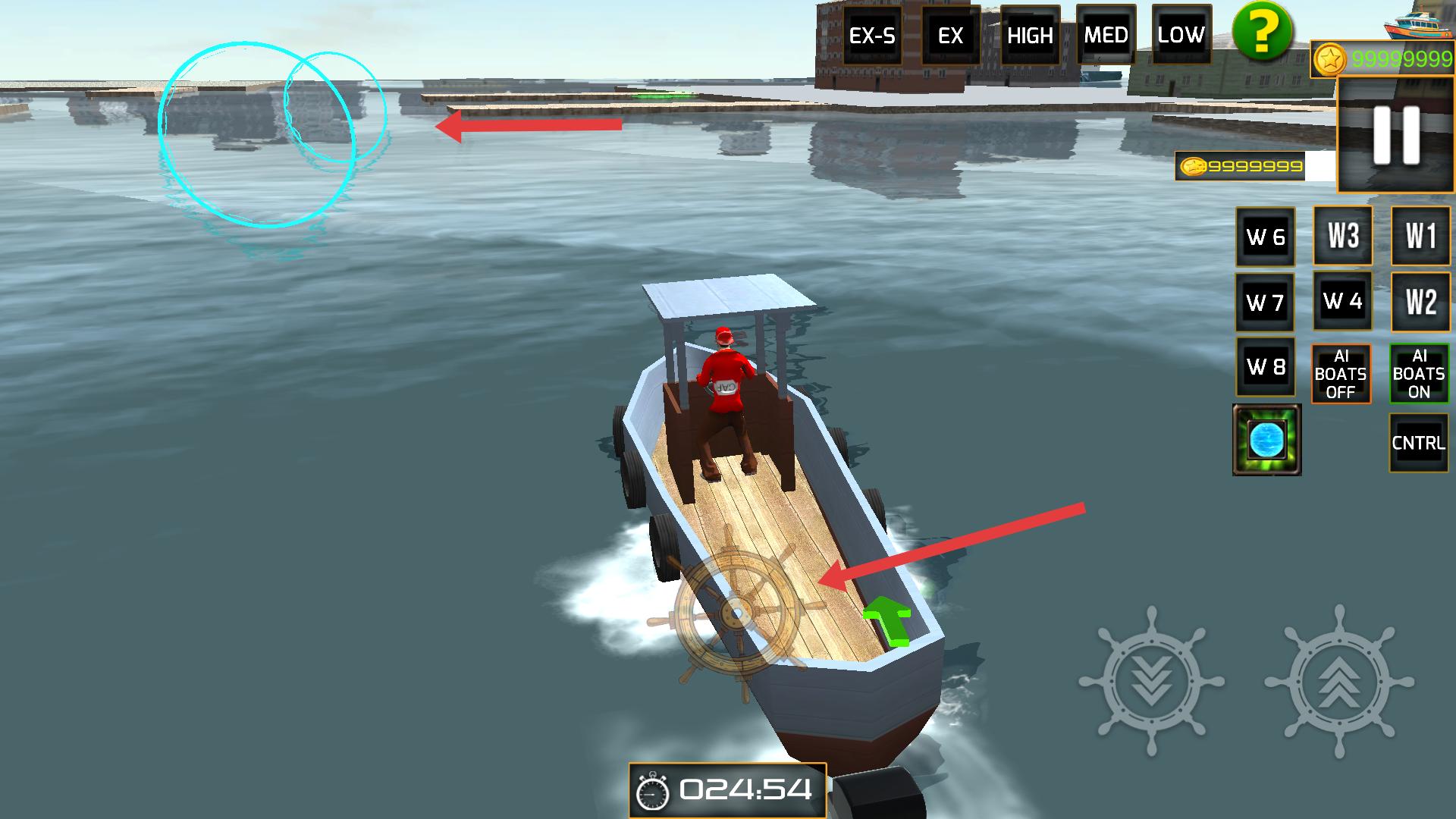Activate the blue orb icon button
The width and height of the screenshot is (1456, 819).
[x=1267, y=440]
